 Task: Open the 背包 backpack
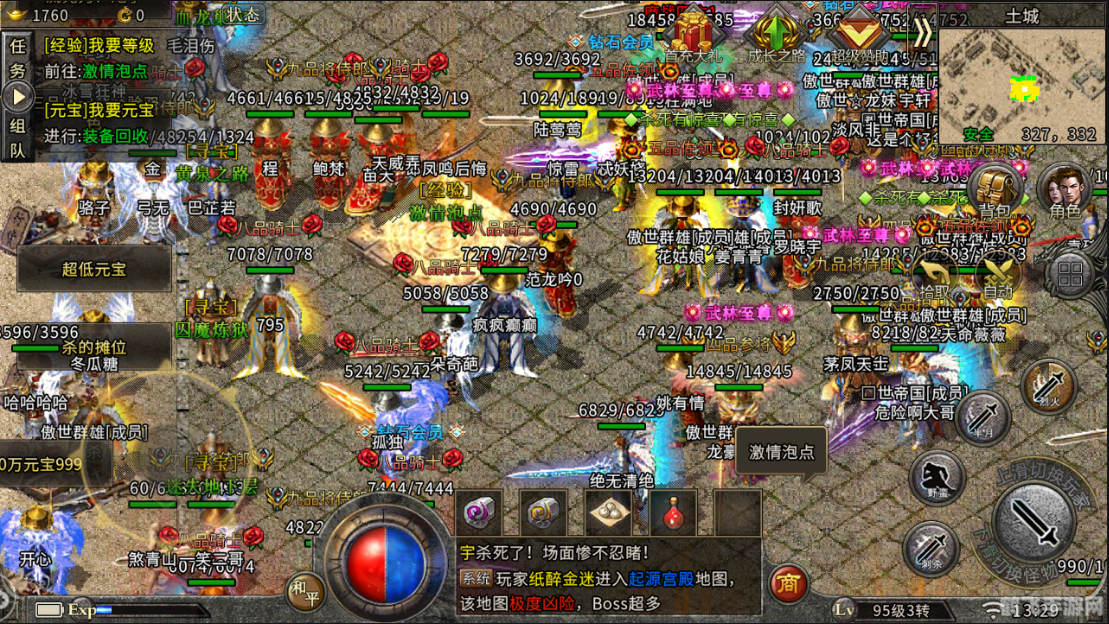[x=995, y=187]
